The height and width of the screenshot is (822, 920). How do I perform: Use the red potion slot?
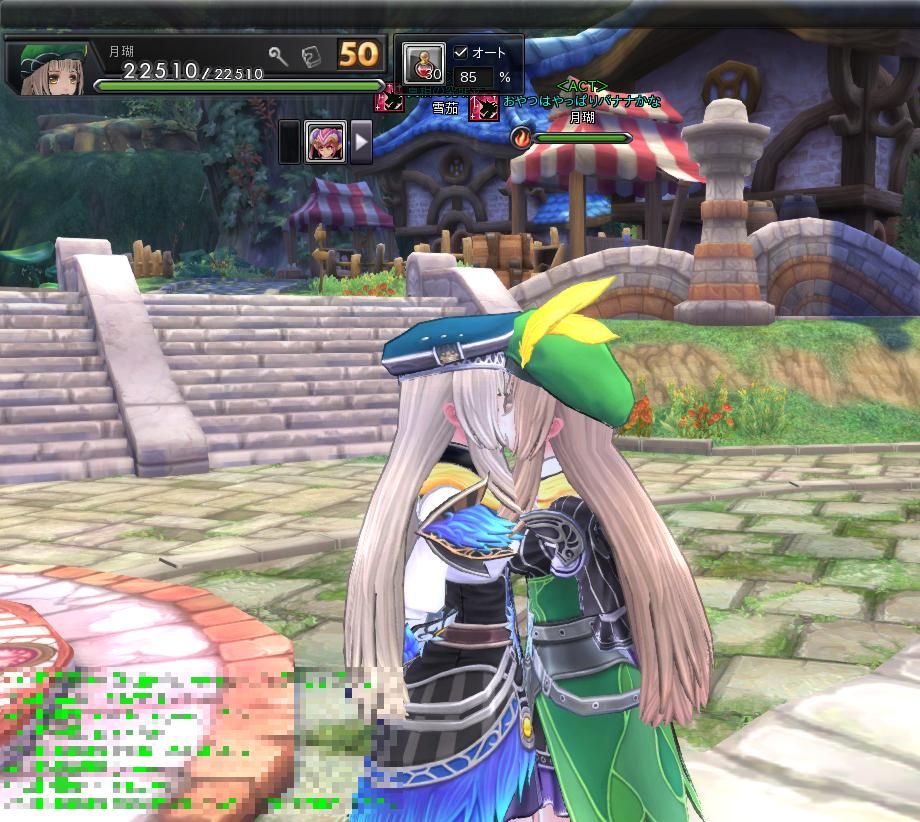pos(424,63)
